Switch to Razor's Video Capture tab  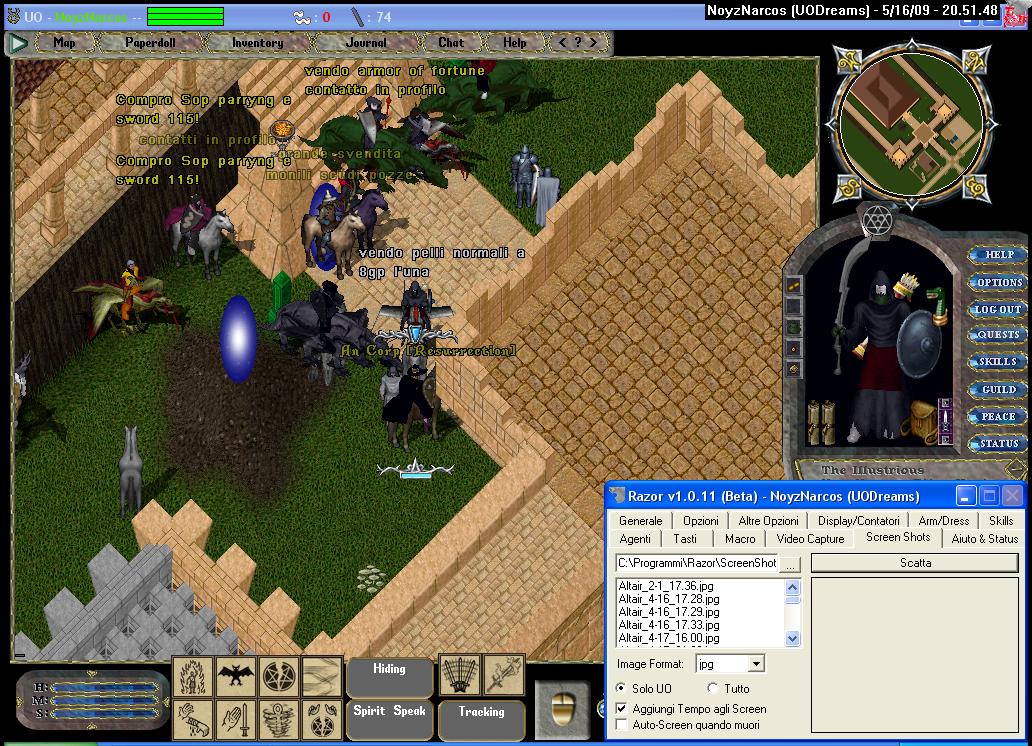click(810, 539)
